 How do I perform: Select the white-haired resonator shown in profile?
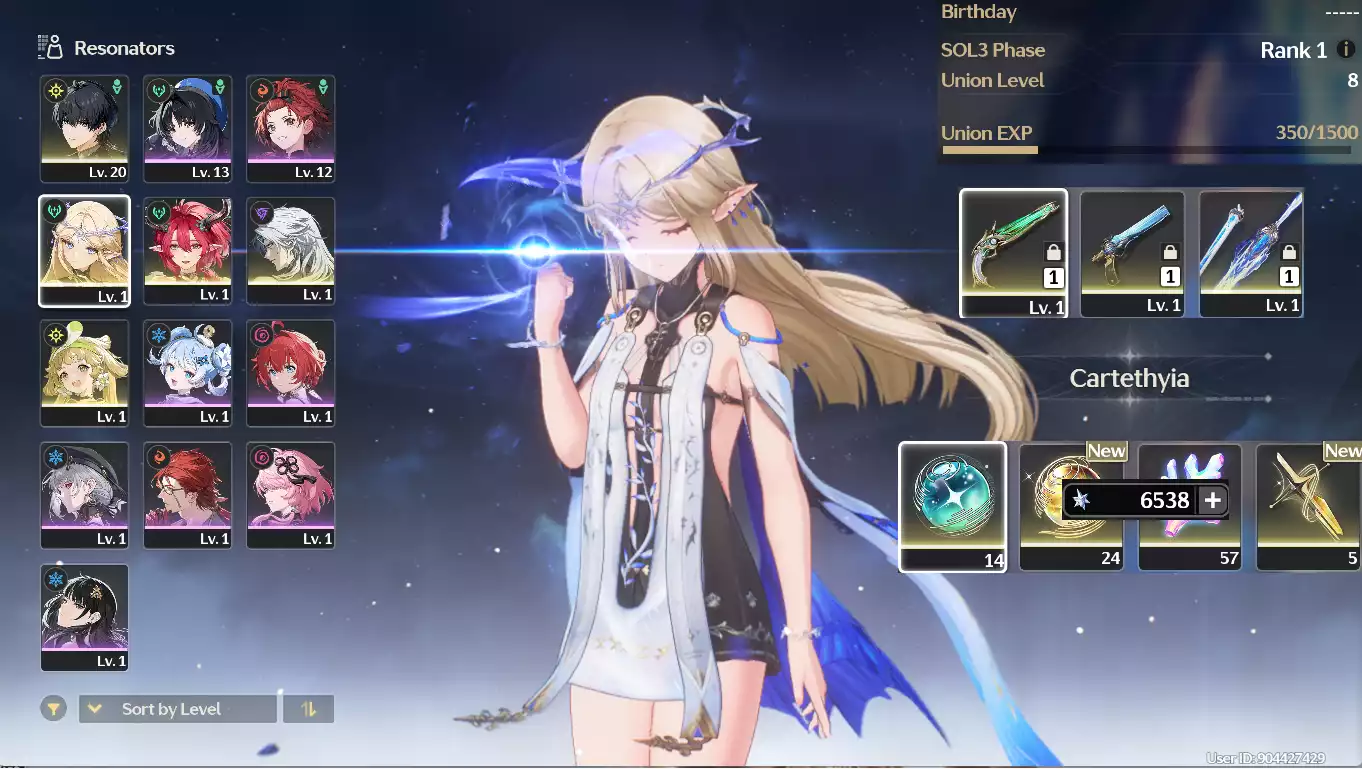pyautogui.click(x=290, y=250)
